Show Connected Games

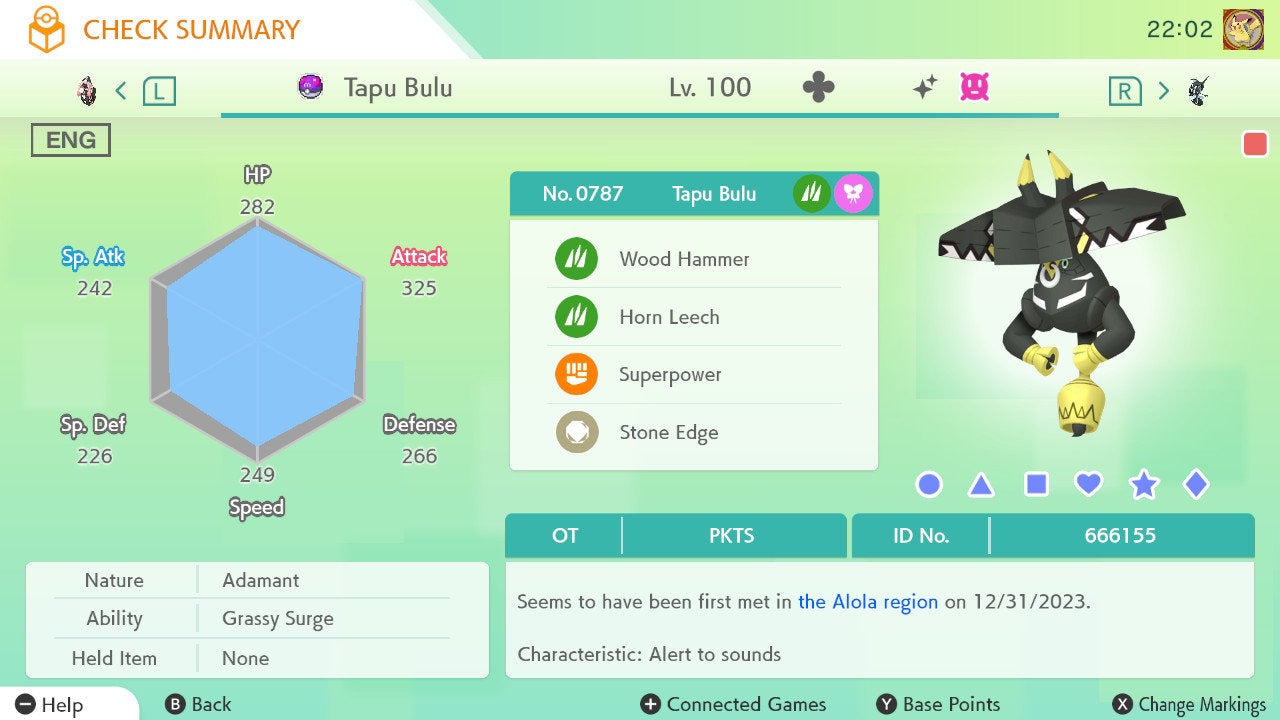point(734,705)
